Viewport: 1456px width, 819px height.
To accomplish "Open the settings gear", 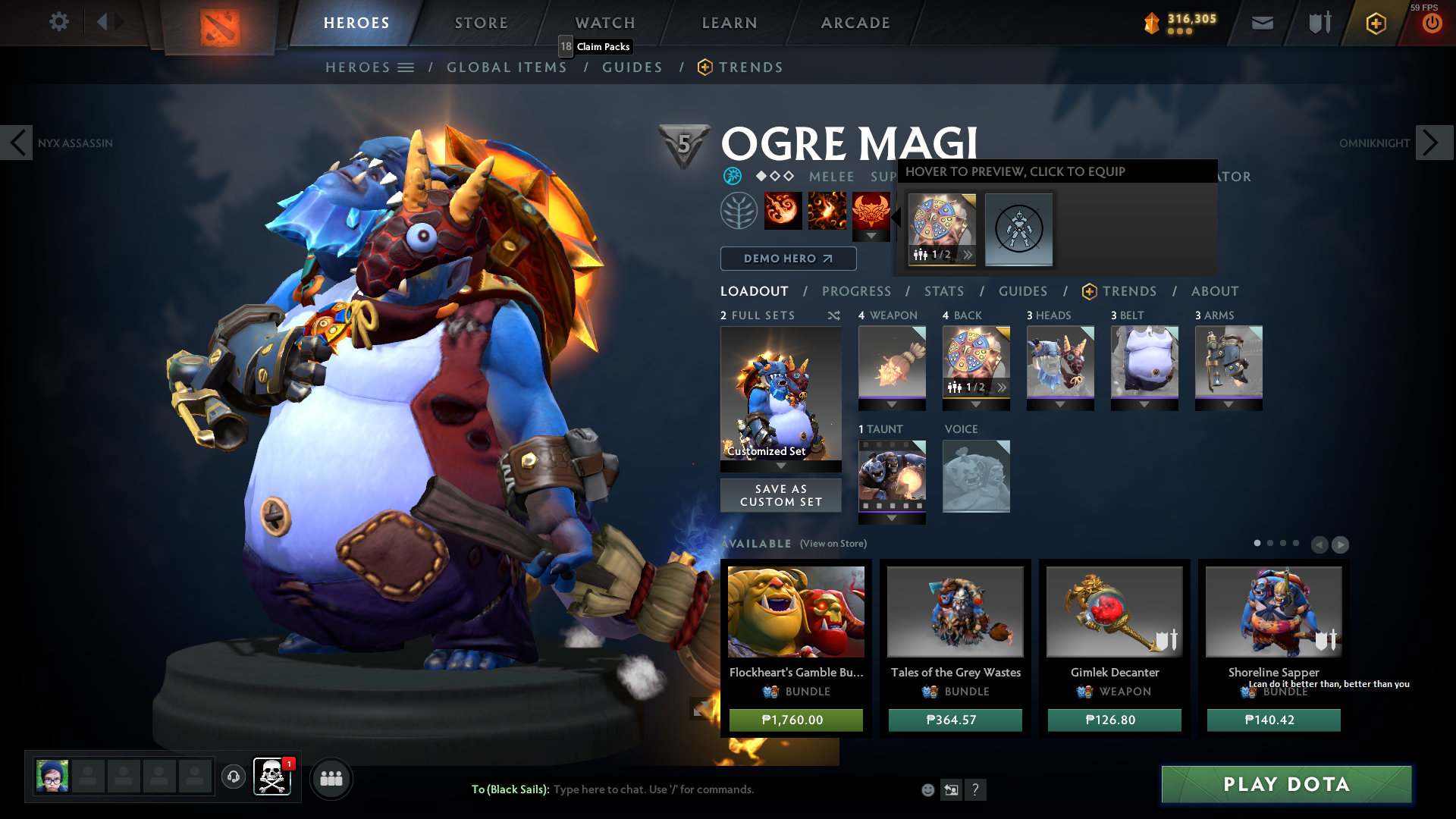I will (x=59, y=22).
